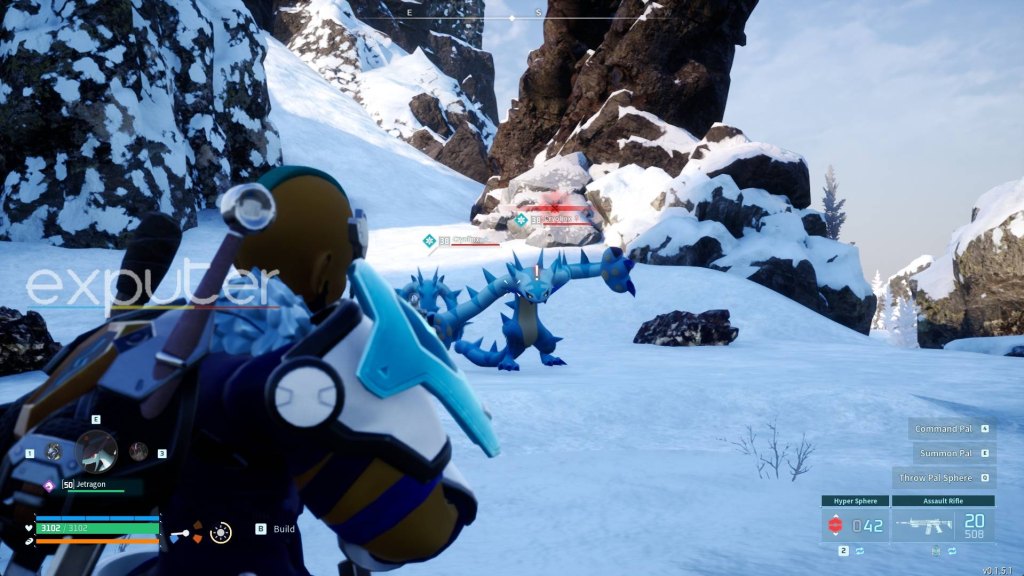Activate the Summon Pal option

952,453
